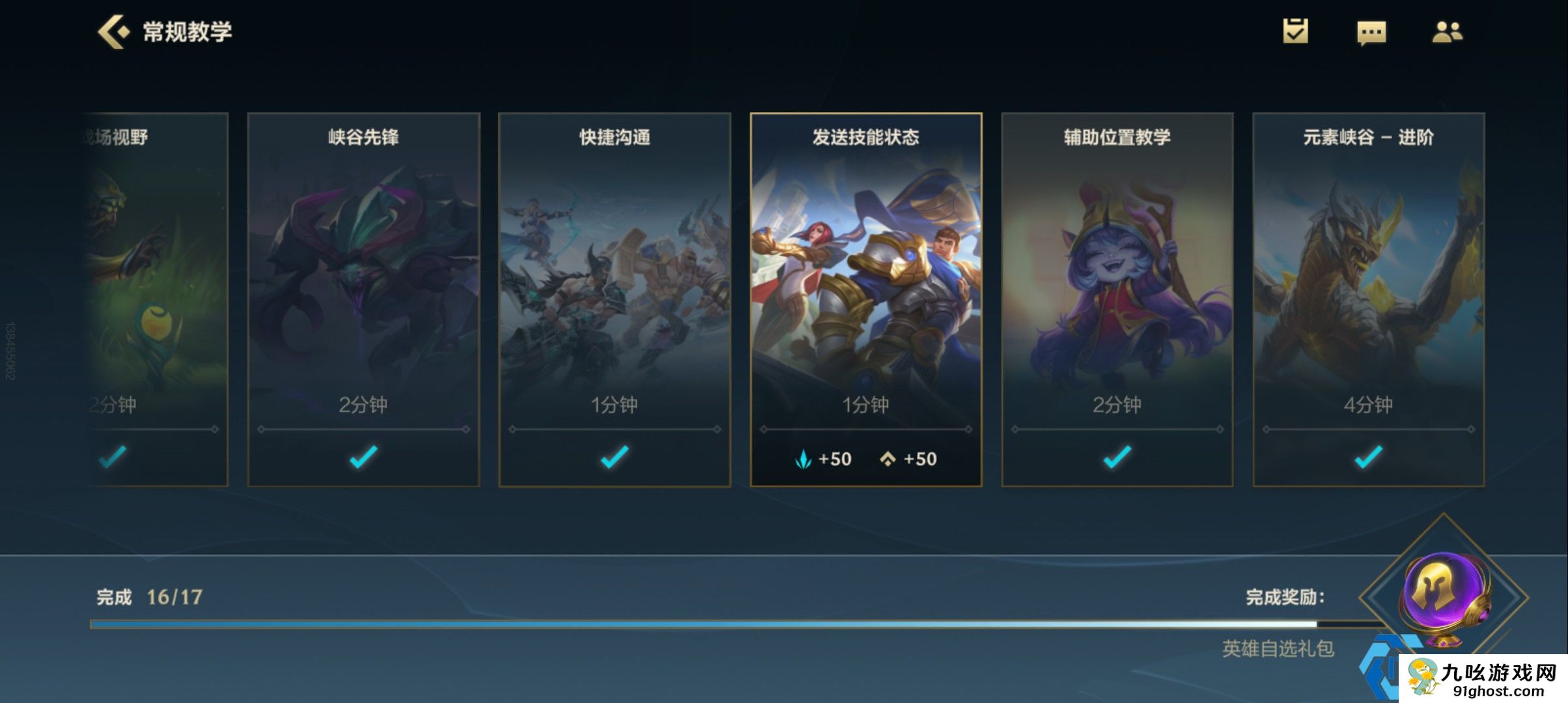Toggle the completion check on 元素峡谷－进阶

pyautogui.click(x=1369, y=458)
